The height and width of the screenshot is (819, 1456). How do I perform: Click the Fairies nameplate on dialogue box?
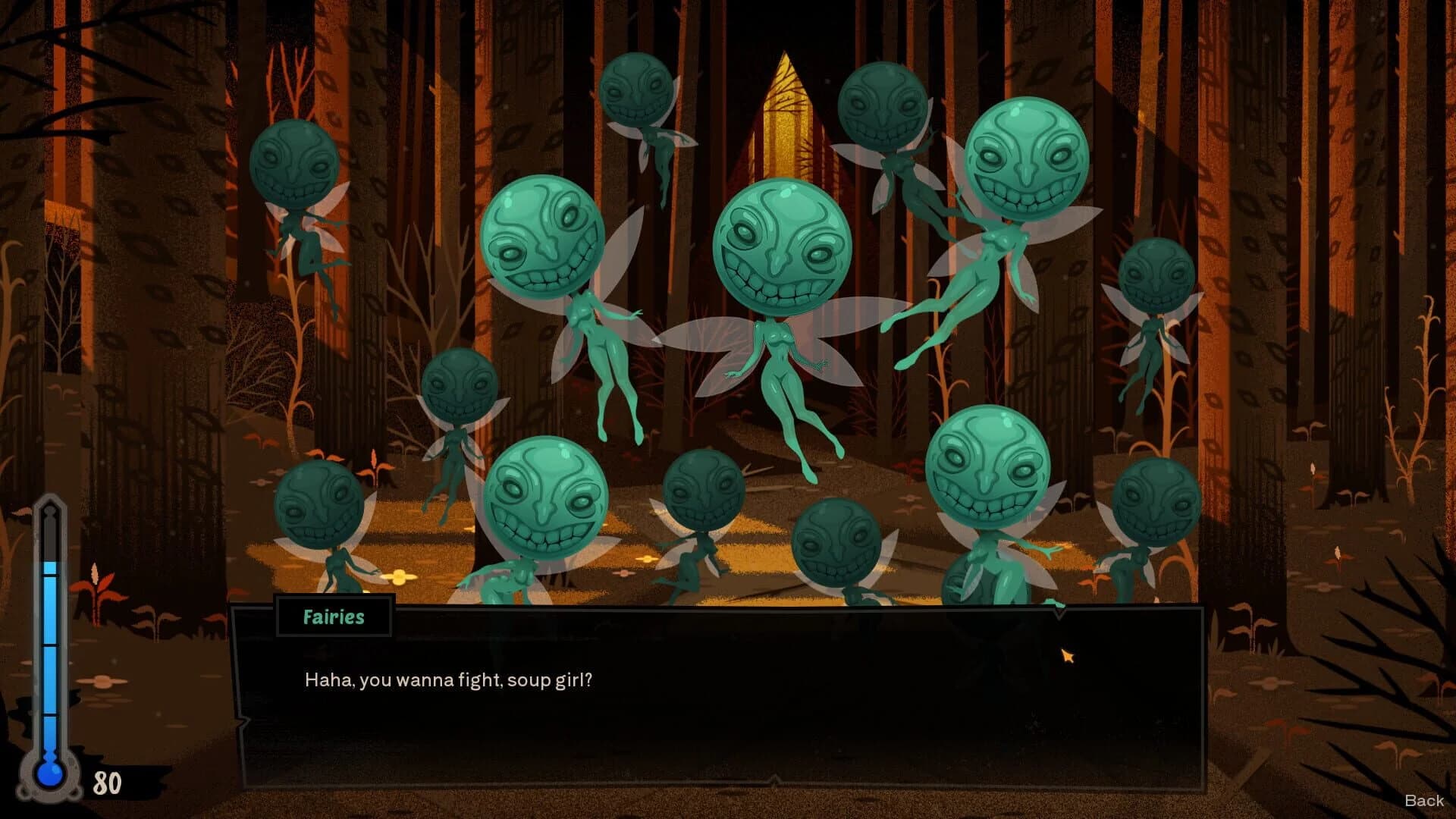tap(334, 617)
